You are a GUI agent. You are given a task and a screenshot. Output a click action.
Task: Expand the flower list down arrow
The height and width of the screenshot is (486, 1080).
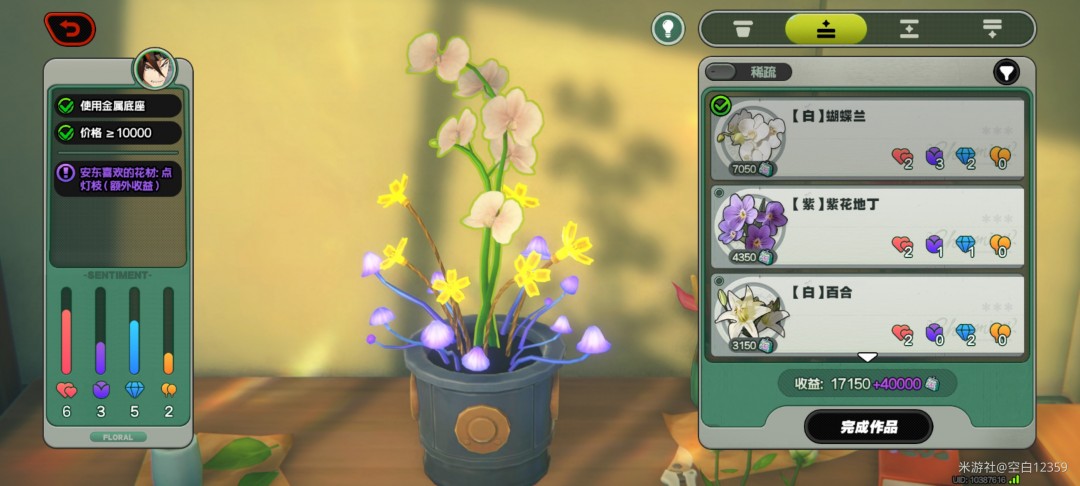point(867,357)
